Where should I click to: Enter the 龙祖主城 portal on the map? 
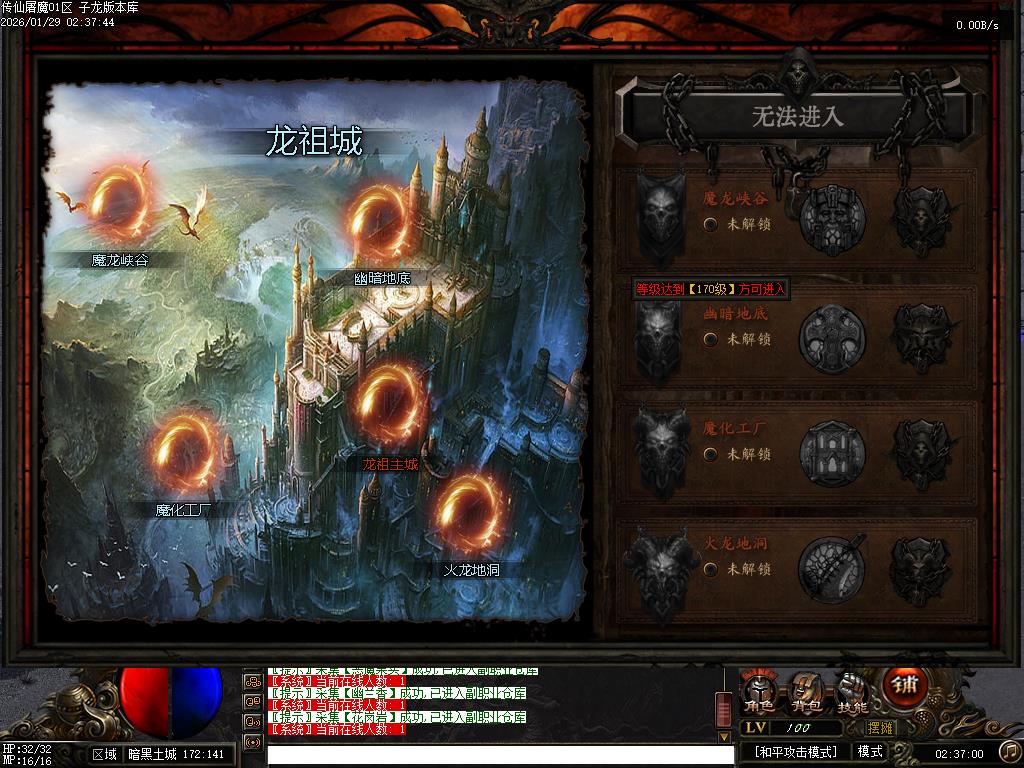(392, 403)
